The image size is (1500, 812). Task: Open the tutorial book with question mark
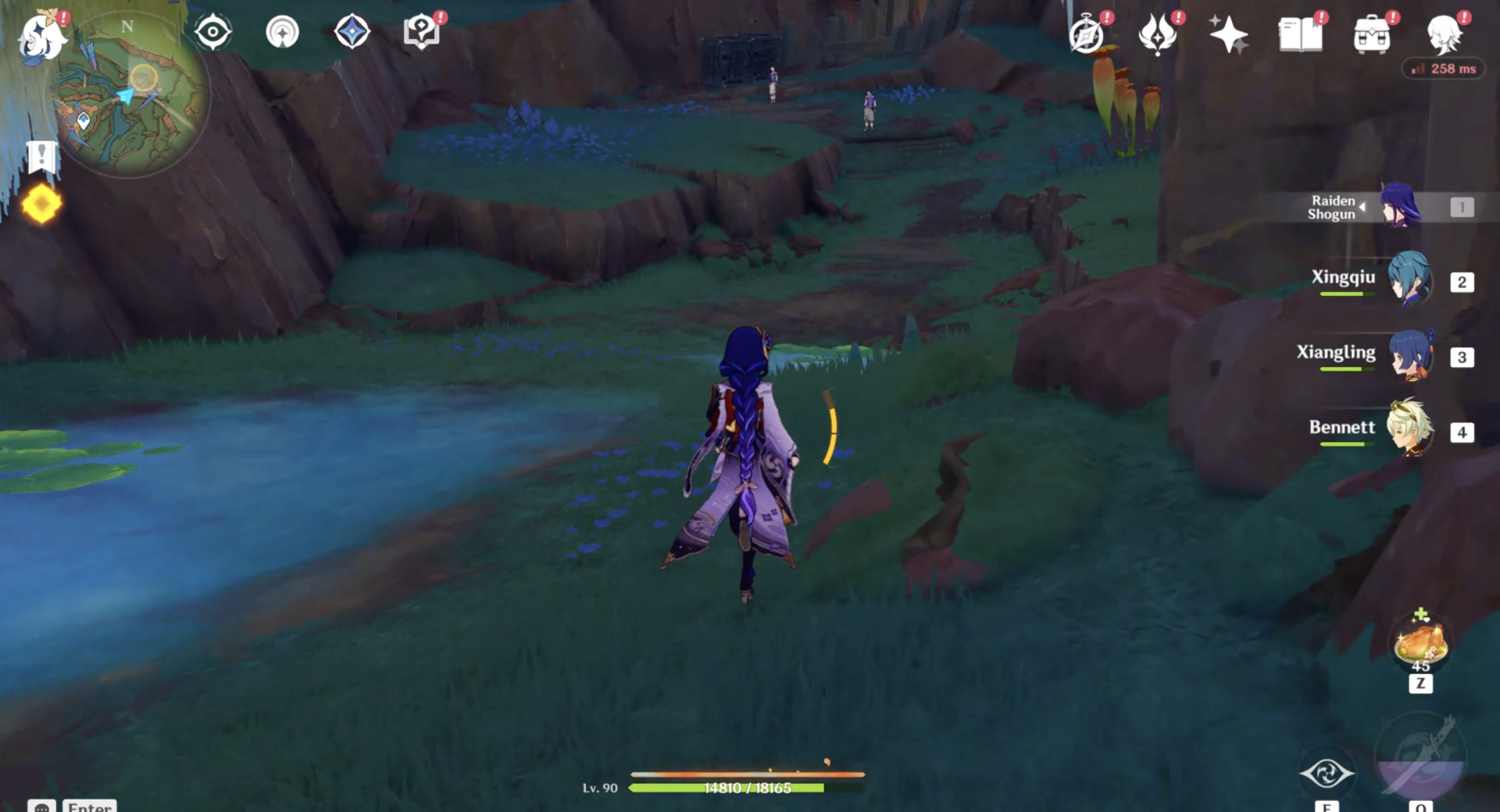420,31
